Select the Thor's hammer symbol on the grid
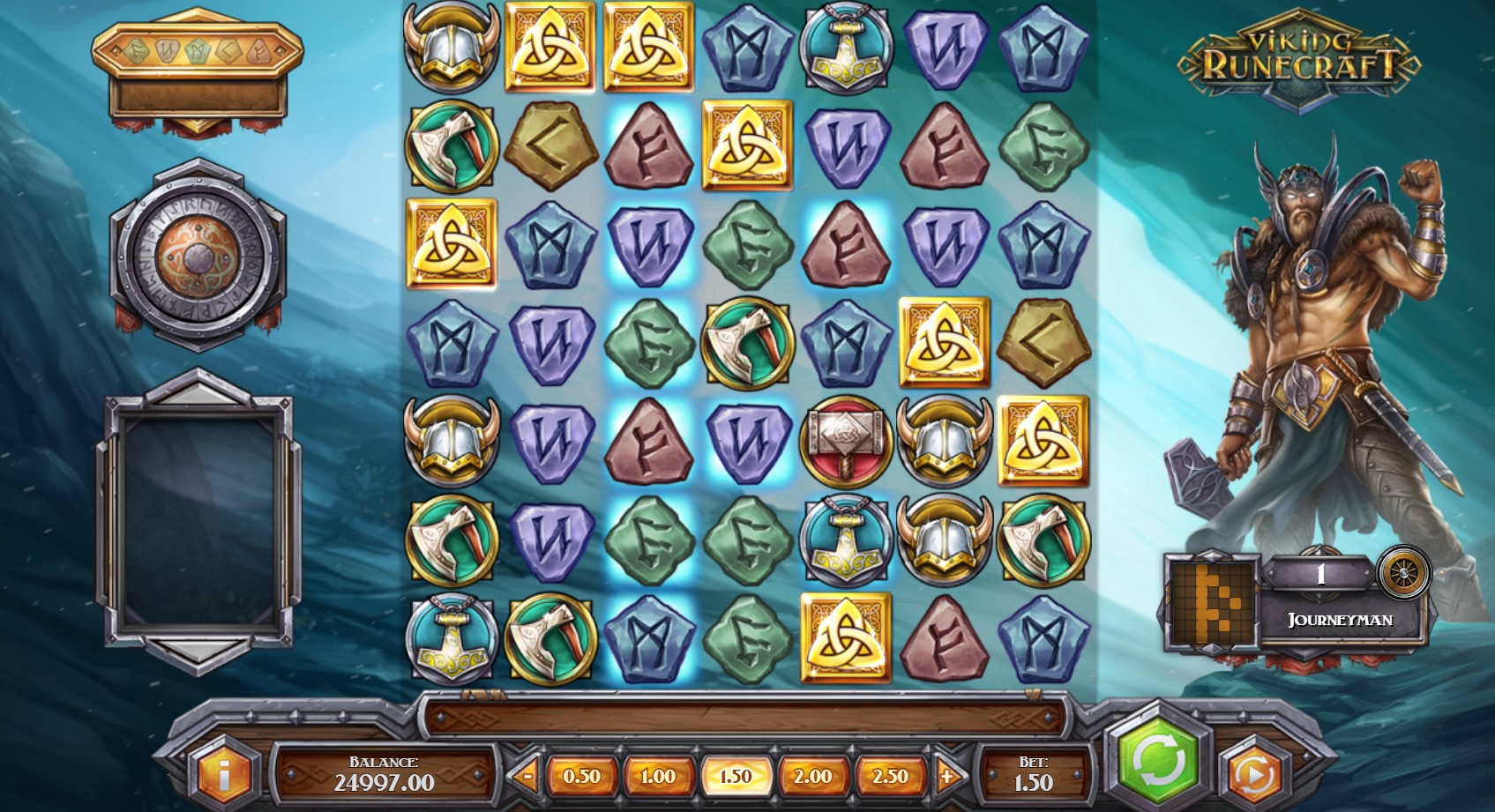1495x812 pixels. tap(843, 441)
